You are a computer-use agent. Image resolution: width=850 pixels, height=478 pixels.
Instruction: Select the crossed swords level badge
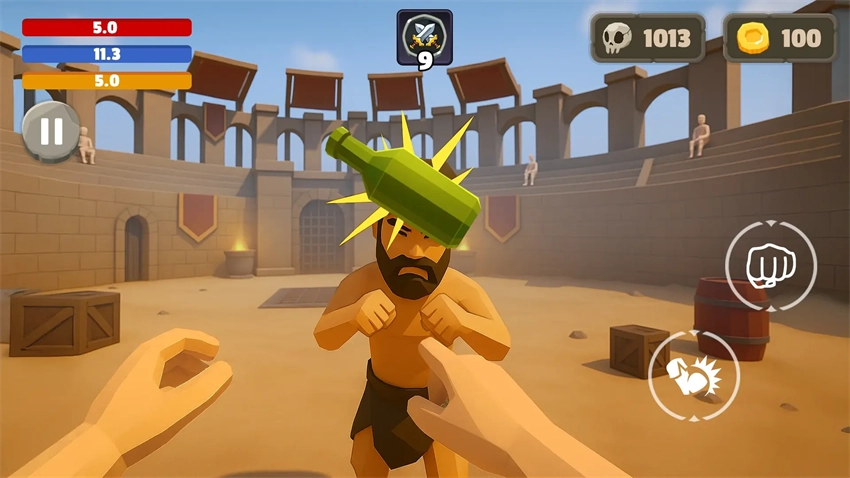(424, 38)
